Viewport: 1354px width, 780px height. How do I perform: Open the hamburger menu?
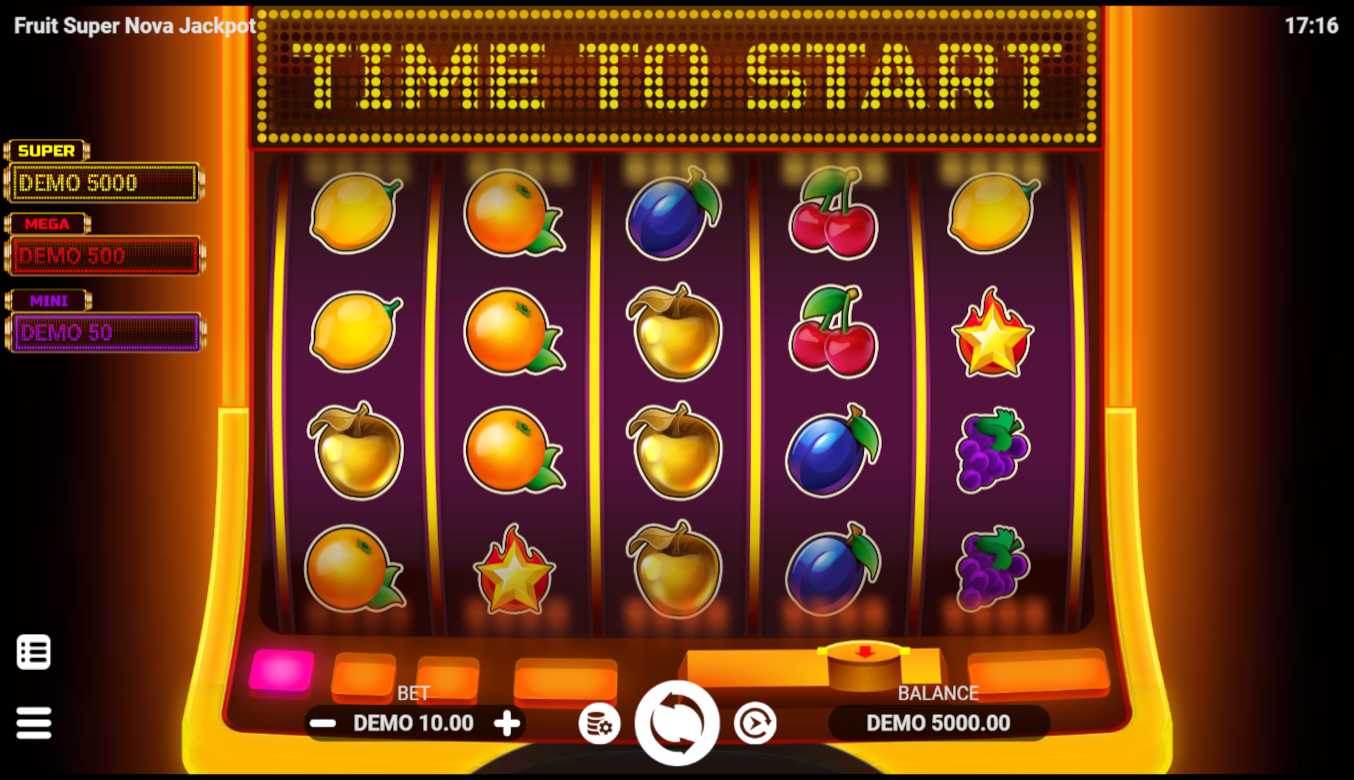[34, 722]
